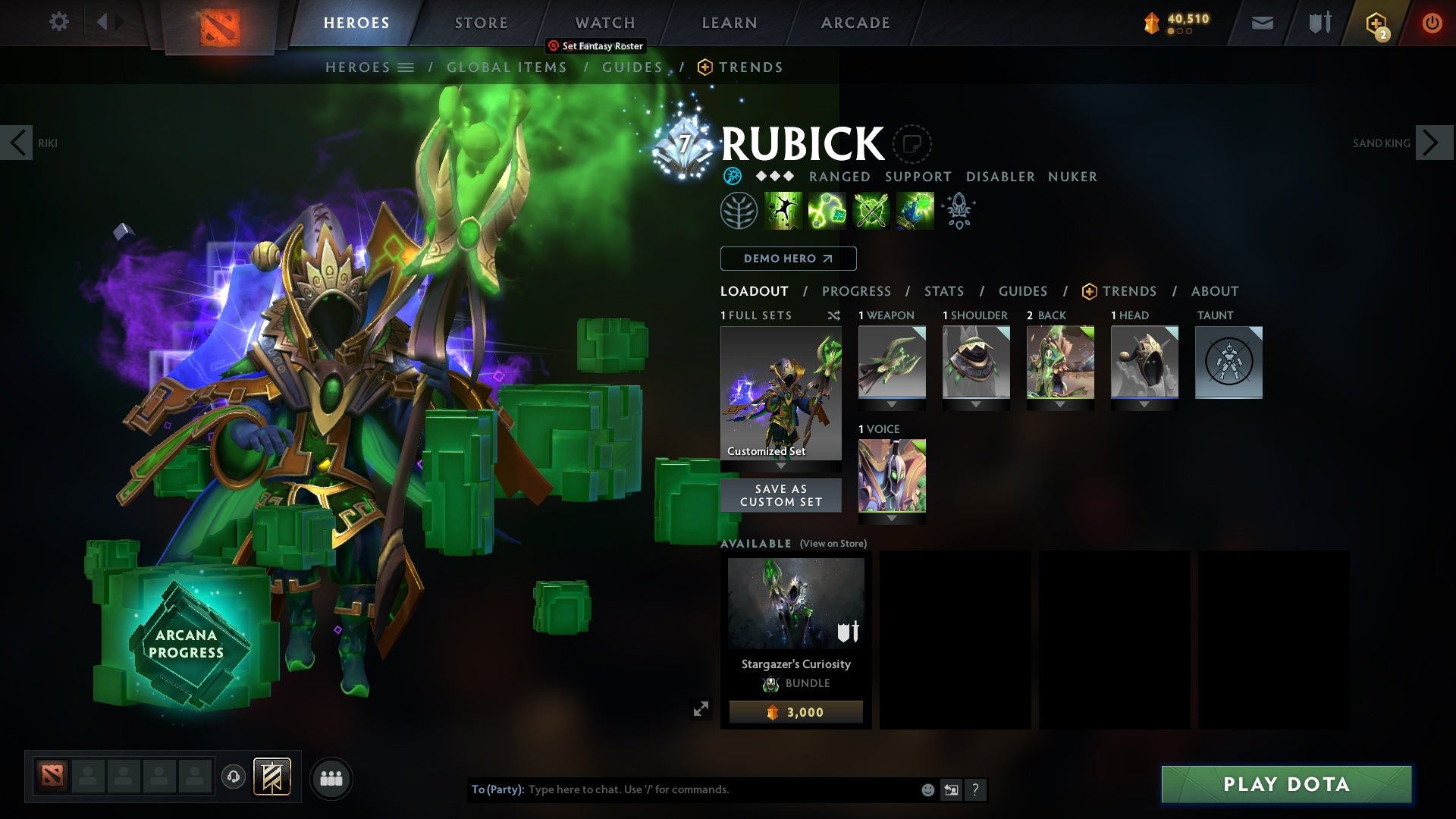Open the mail inbox icon
The width and height of the screenshot is (1456, 819).
[x=1261, y=22]
